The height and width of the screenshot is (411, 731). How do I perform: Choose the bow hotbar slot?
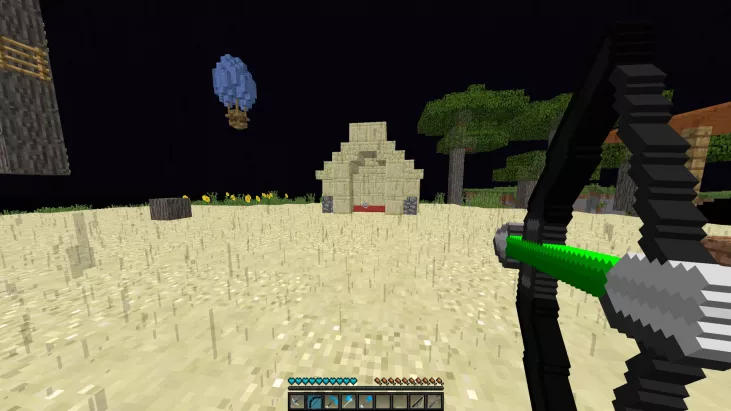314,401
